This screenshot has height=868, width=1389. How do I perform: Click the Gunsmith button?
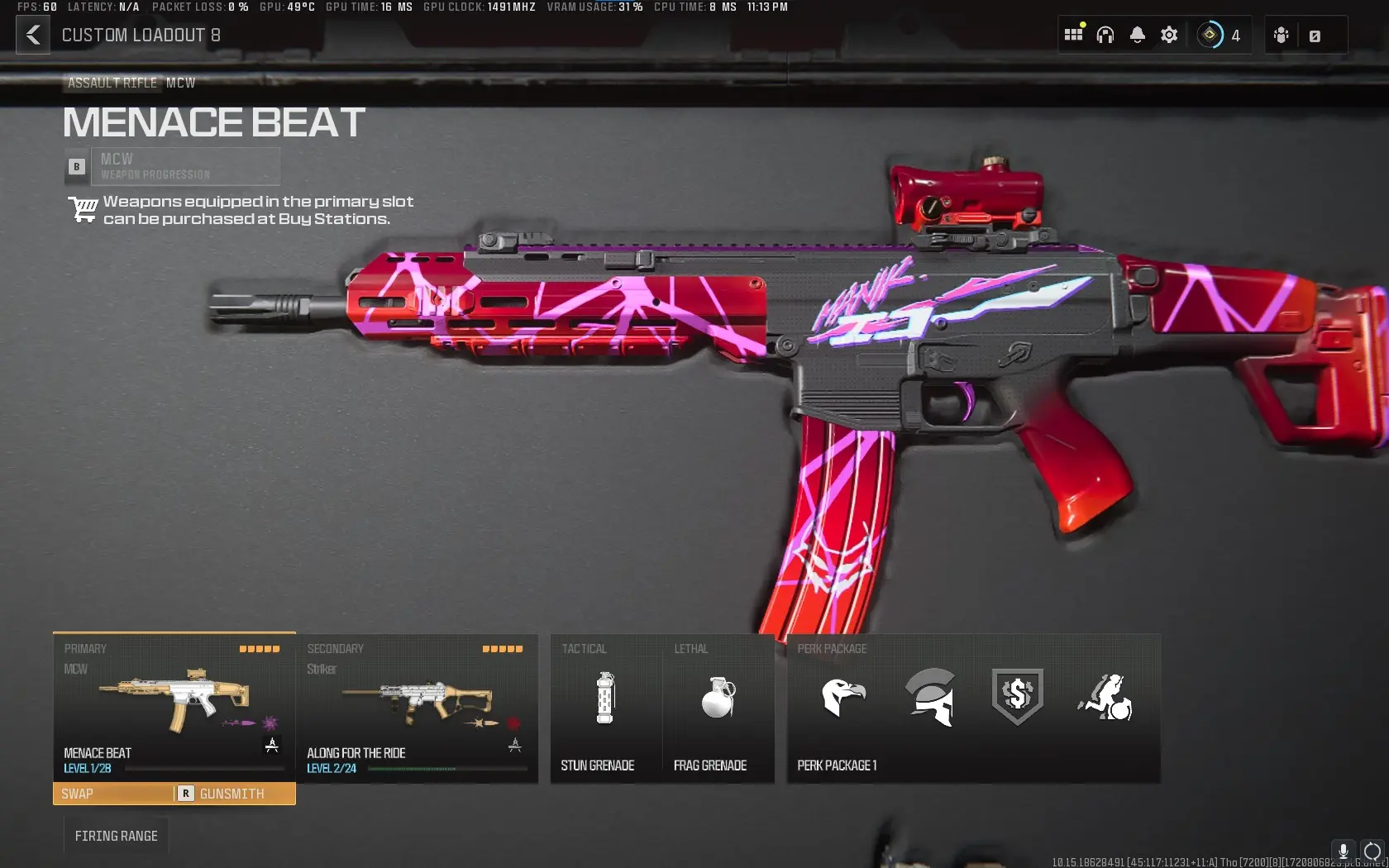pos(229,794)
